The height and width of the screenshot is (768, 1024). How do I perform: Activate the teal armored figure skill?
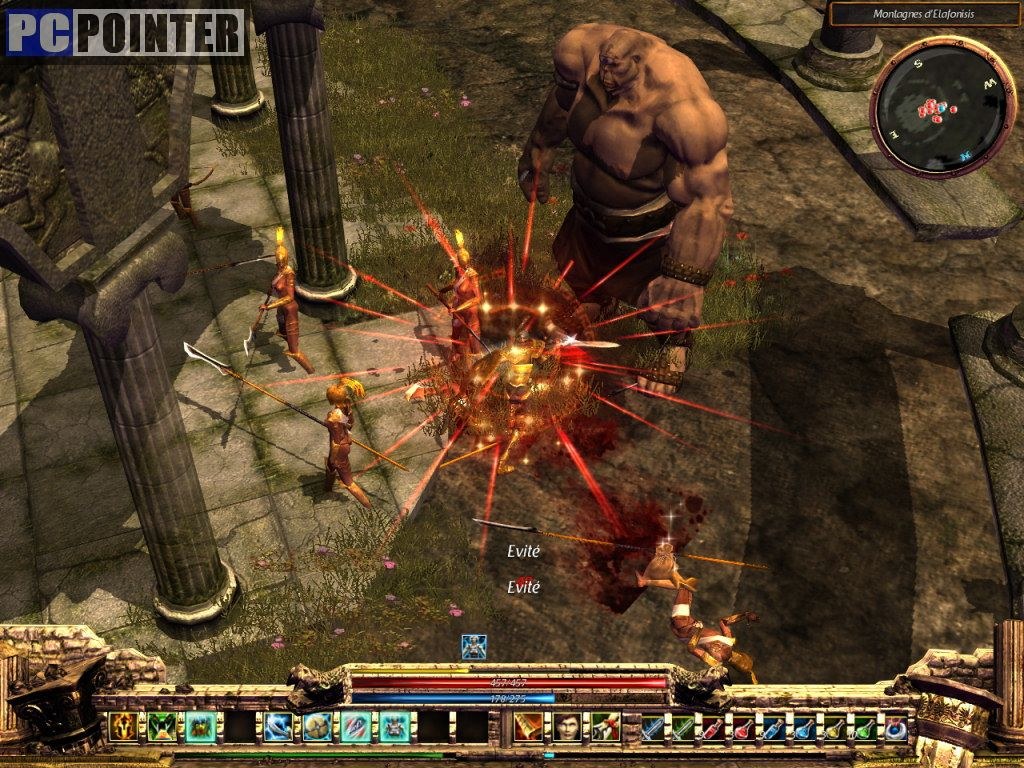click(x=395, y=726)
